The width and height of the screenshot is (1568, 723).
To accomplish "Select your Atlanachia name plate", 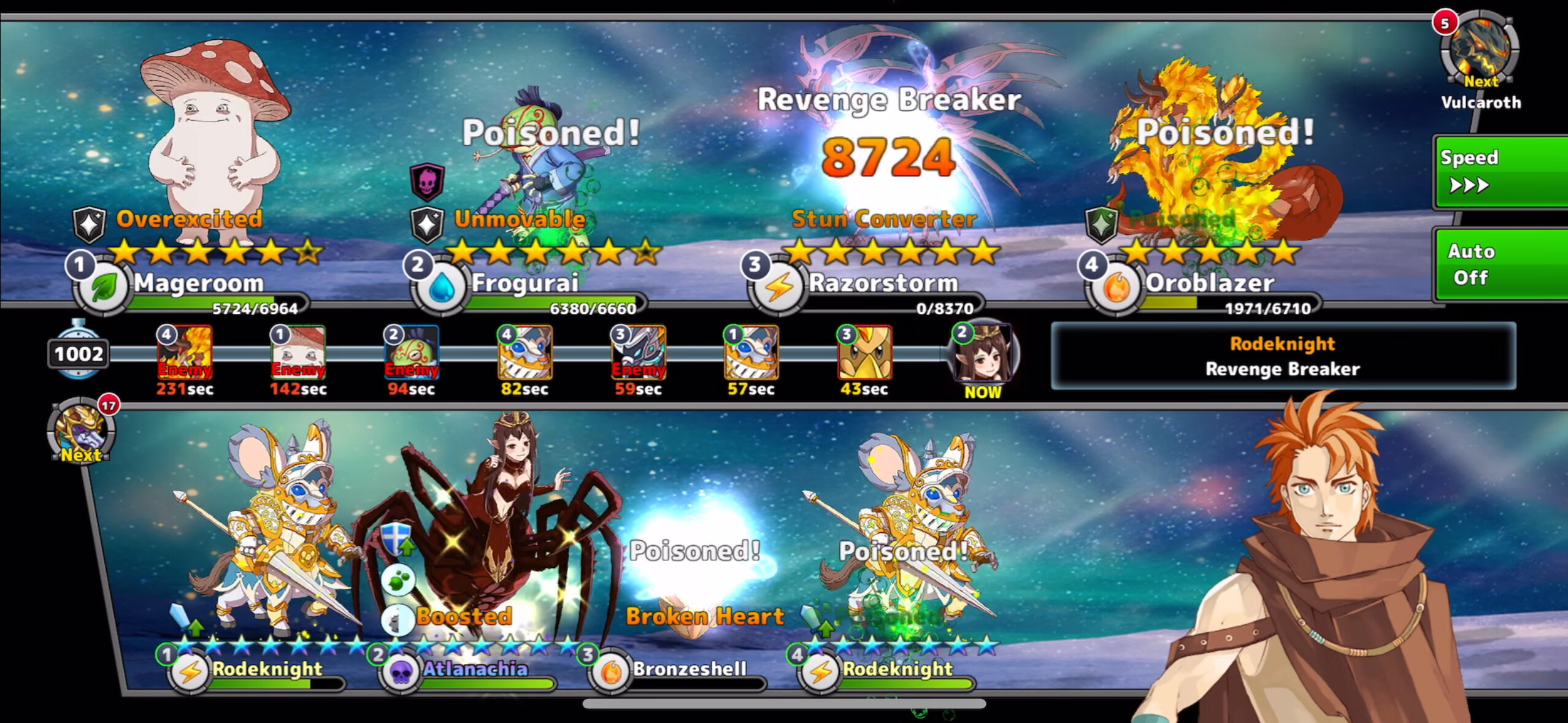I will 474,669.
